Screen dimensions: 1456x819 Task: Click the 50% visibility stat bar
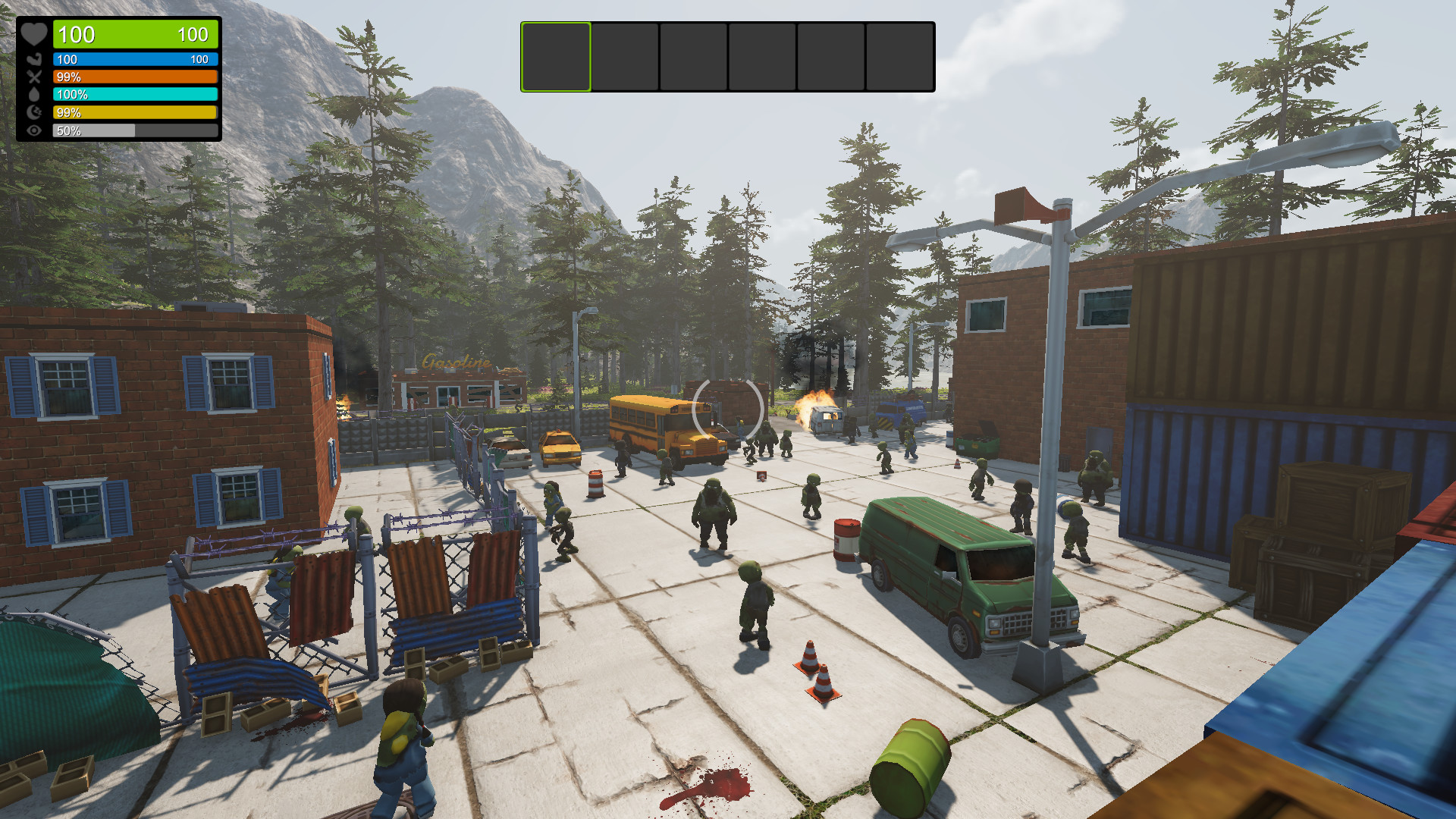[x=135, y=130]
